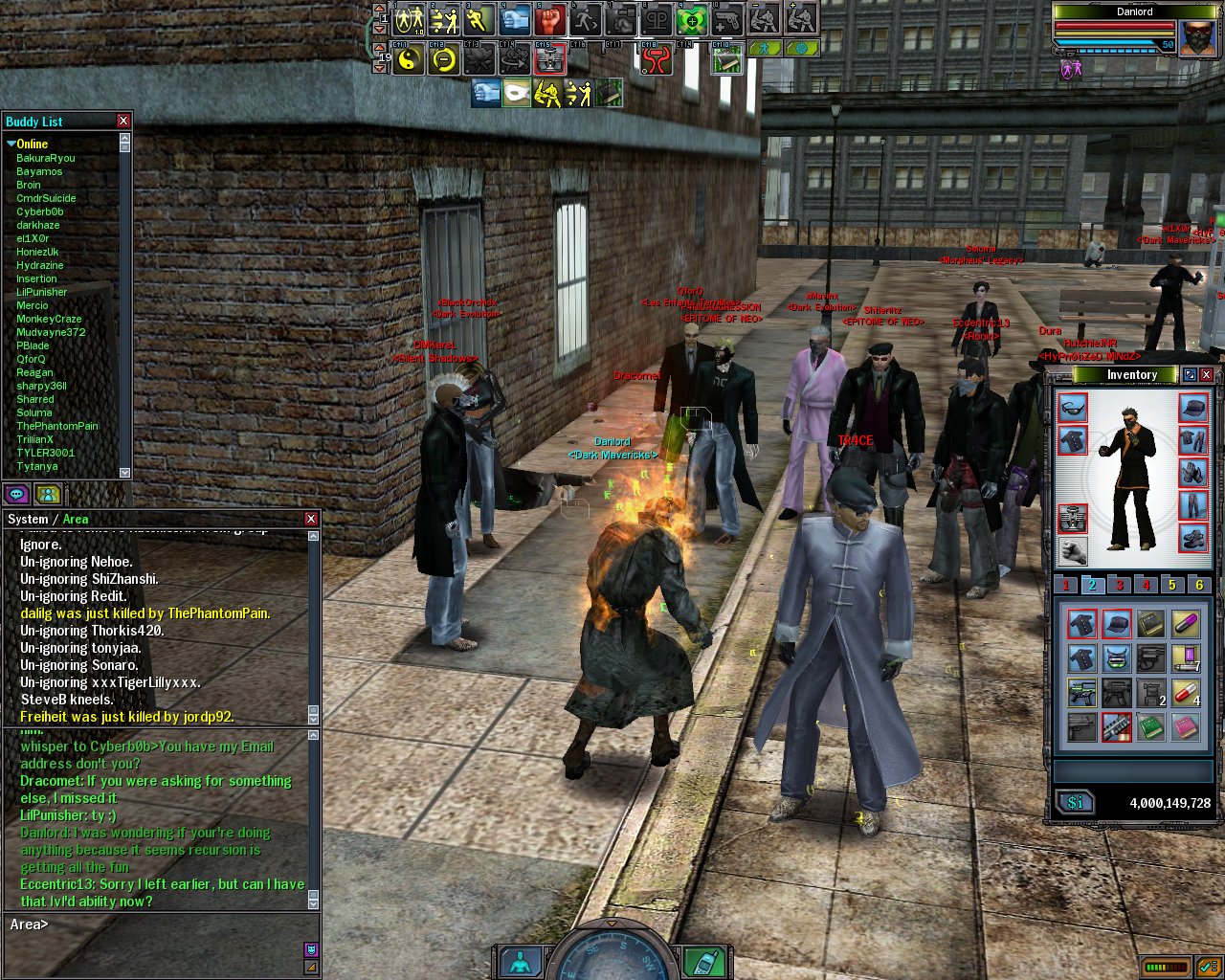
Task: Close the Inventory window
Action: [1207, 375]
